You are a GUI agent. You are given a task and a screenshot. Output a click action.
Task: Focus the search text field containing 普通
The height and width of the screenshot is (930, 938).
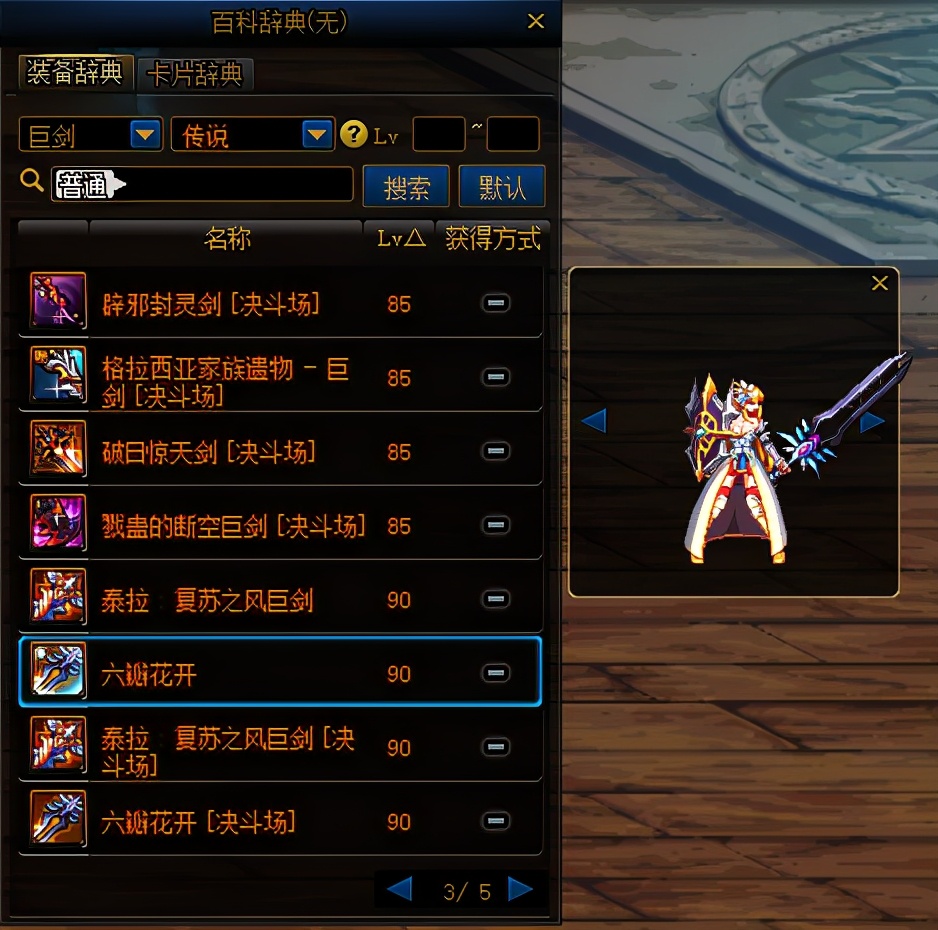click(230, 185)
